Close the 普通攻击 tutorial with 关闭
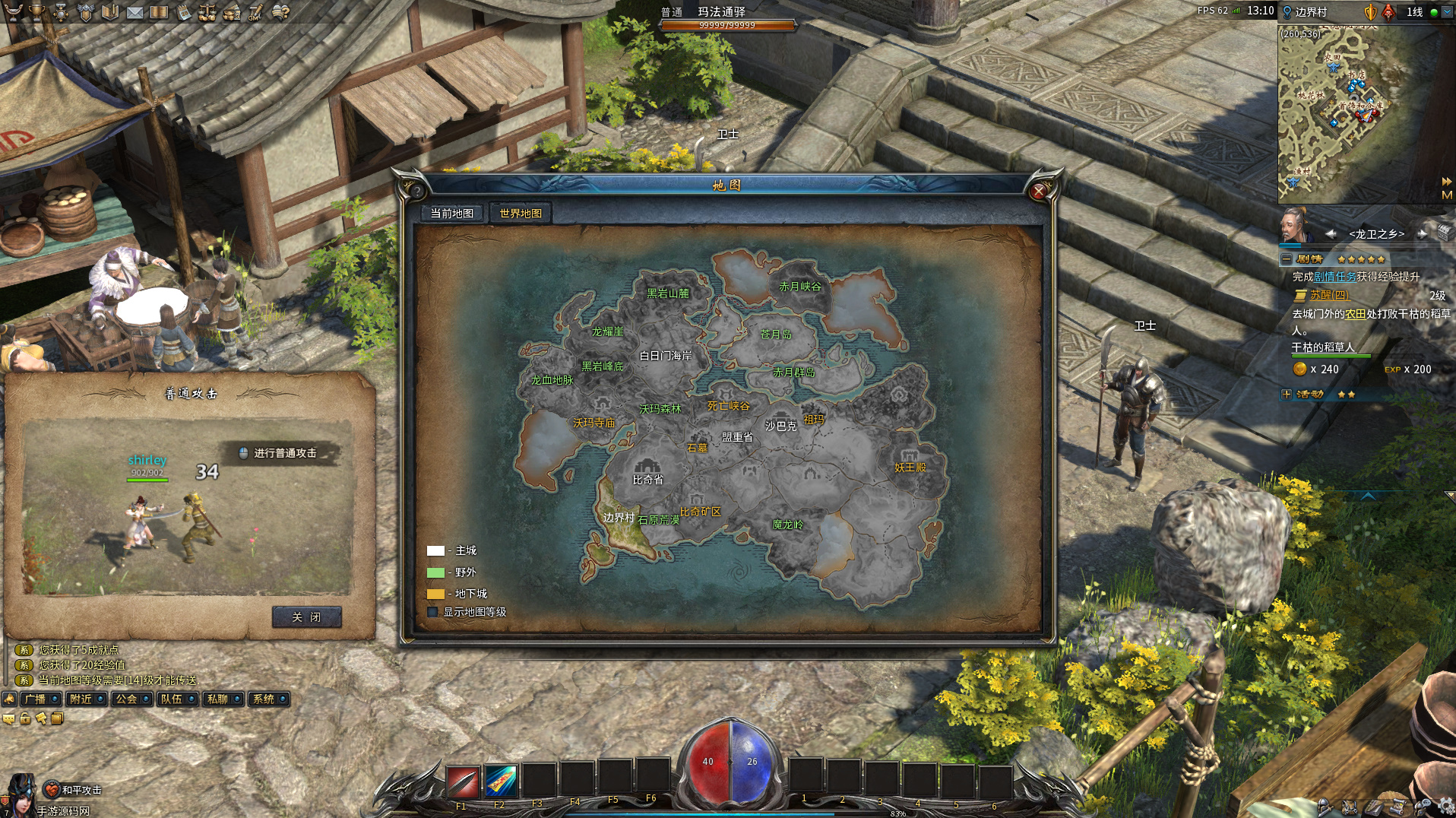 (306, 617)
